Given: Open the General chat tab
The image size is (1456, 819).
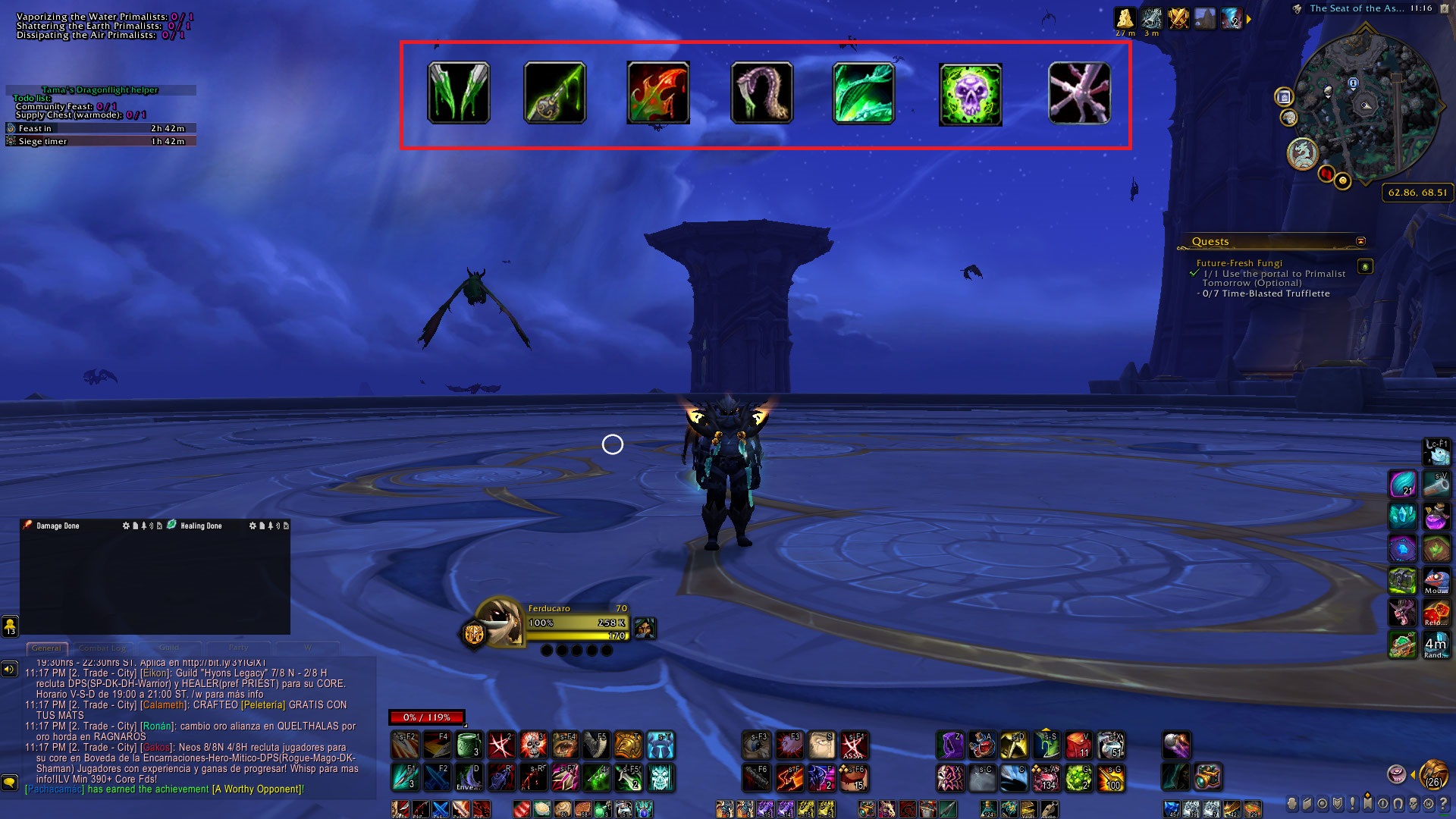Looking at the screenshot, I should (46, 648).
